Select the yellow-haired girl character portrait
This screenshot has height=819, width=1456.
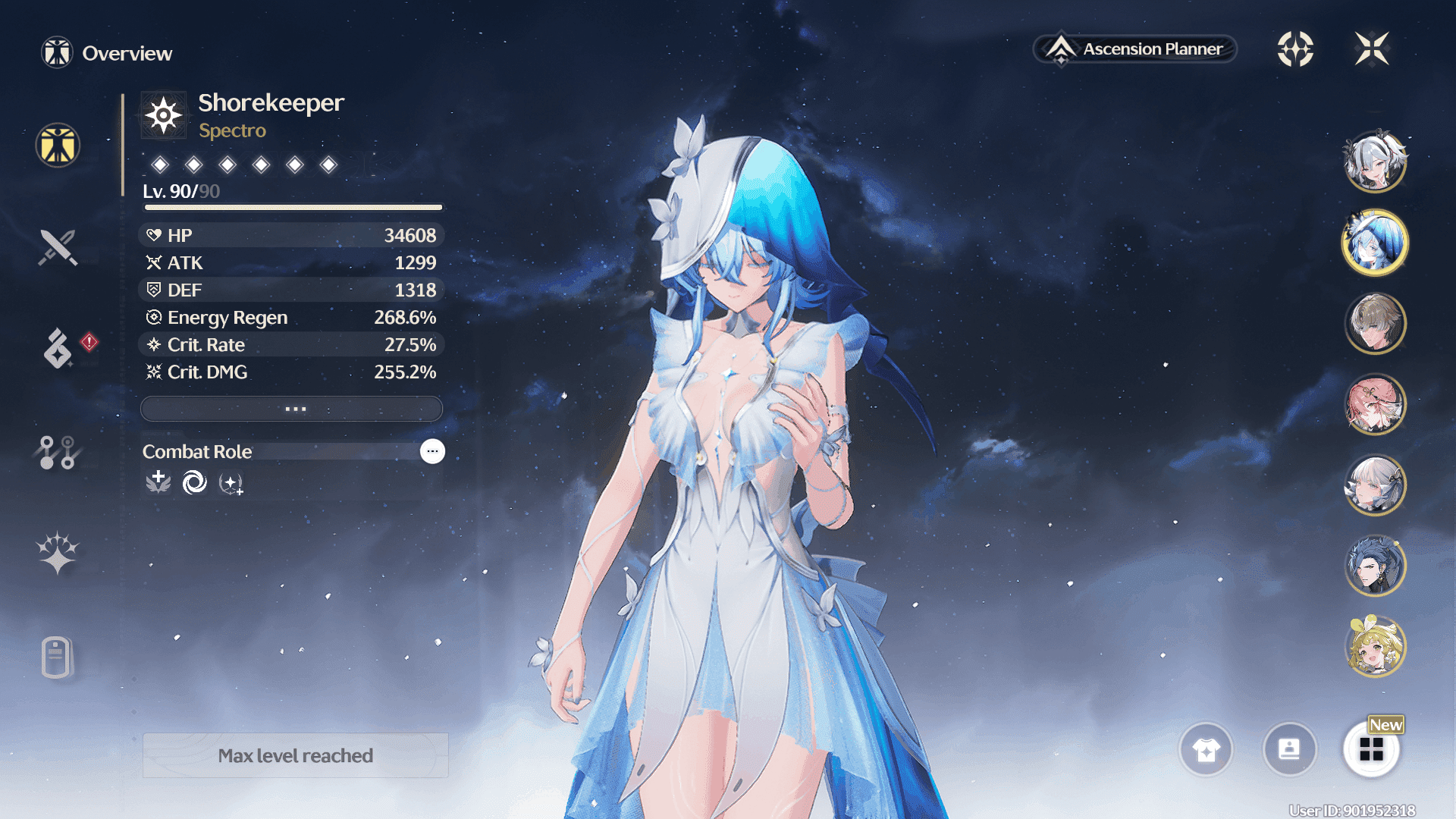click(1374, 646)
